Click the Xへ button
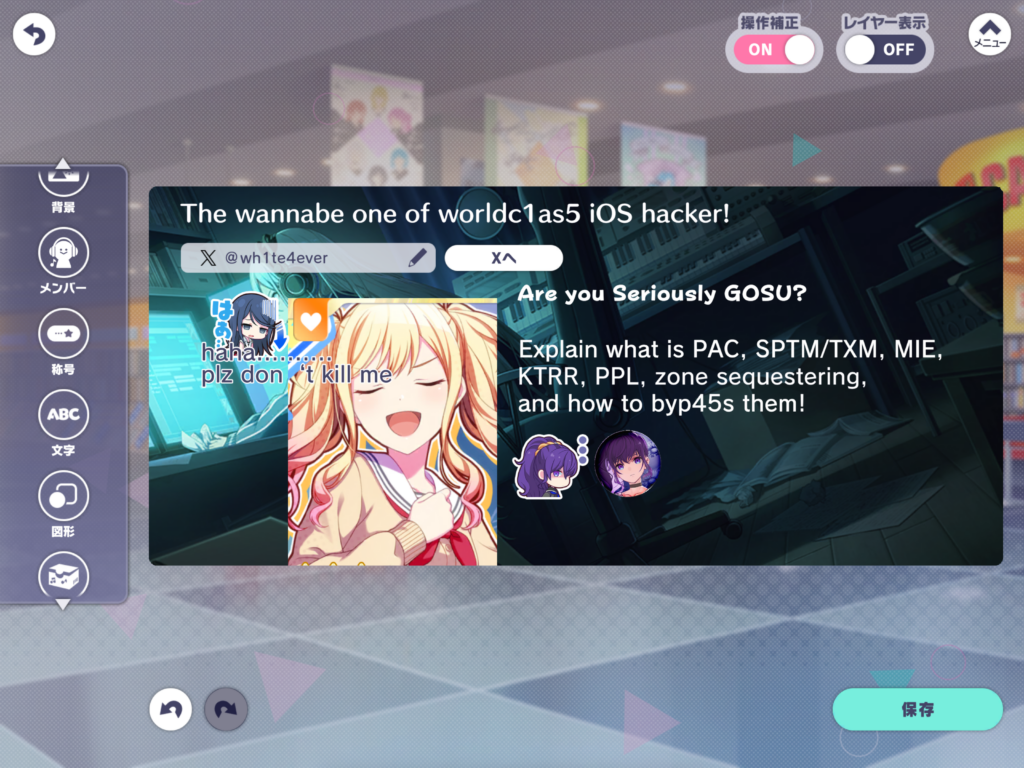Image resolution: width=1024 pixels, height=768 pixels. click(x=503, y=258)
